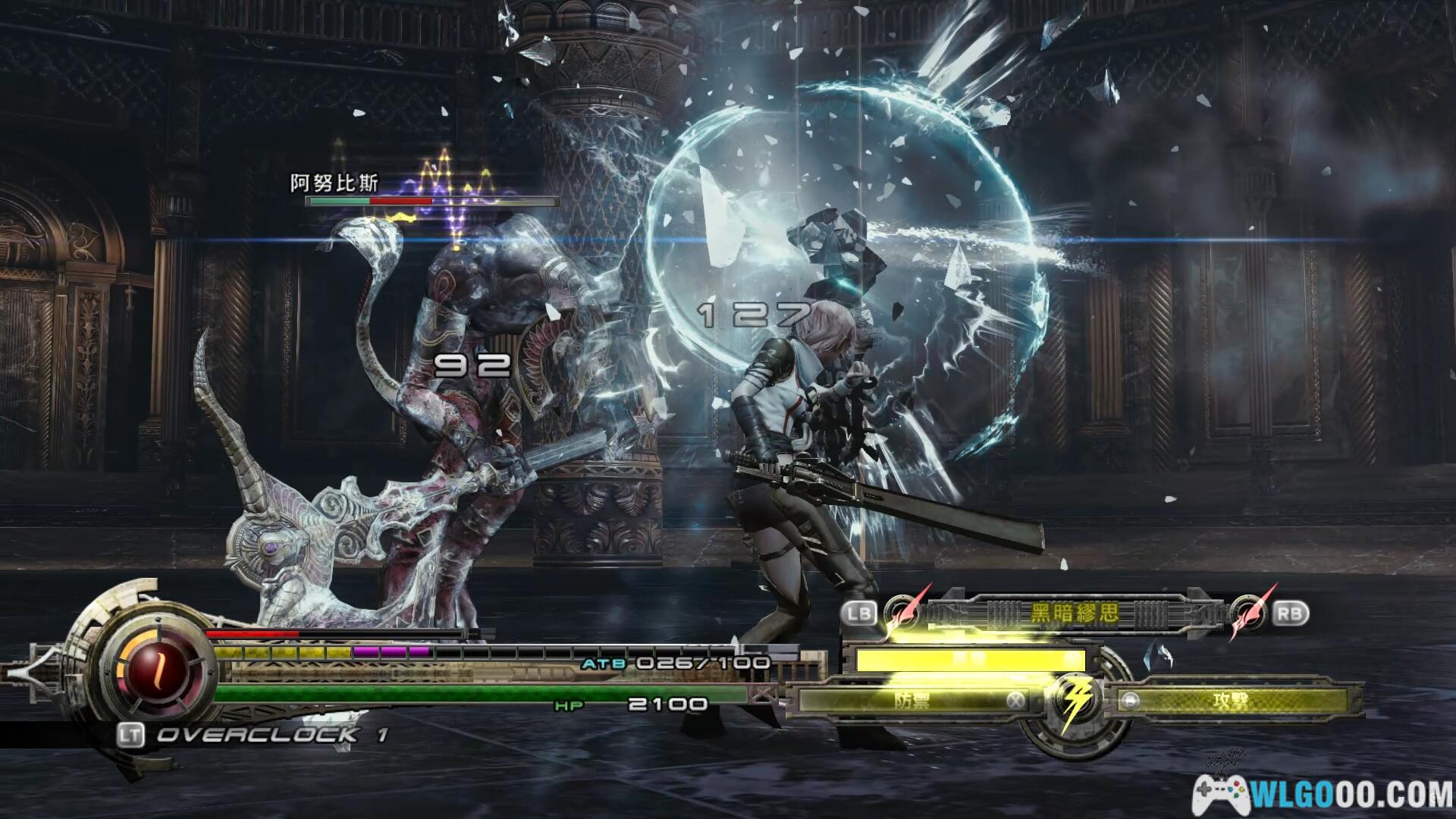Trigger the glowing yellow top command
The width and height of the screenshot is (1456, 819).
click(x=971, y=660)
